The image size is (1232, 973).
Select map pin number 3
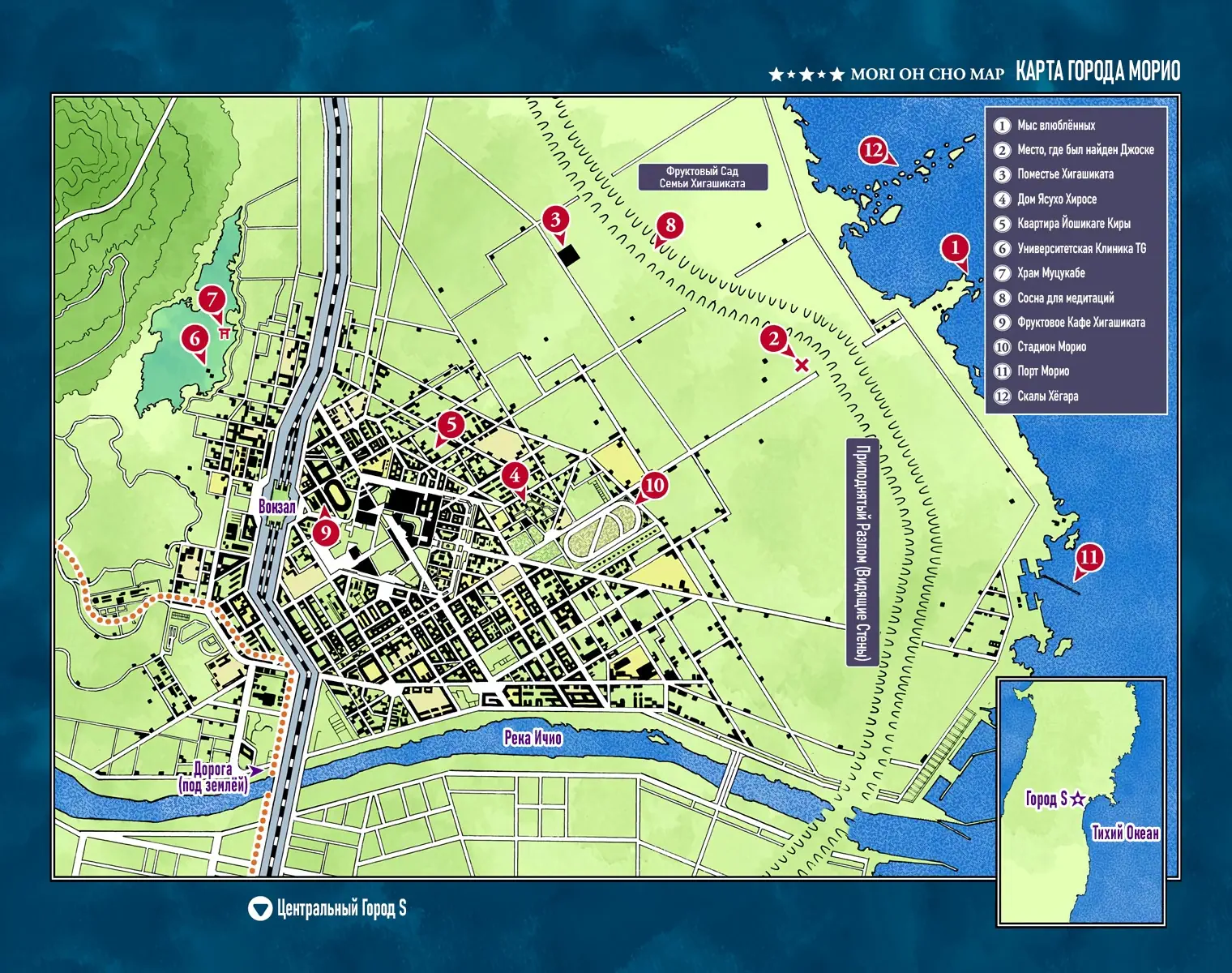point(555,219)
